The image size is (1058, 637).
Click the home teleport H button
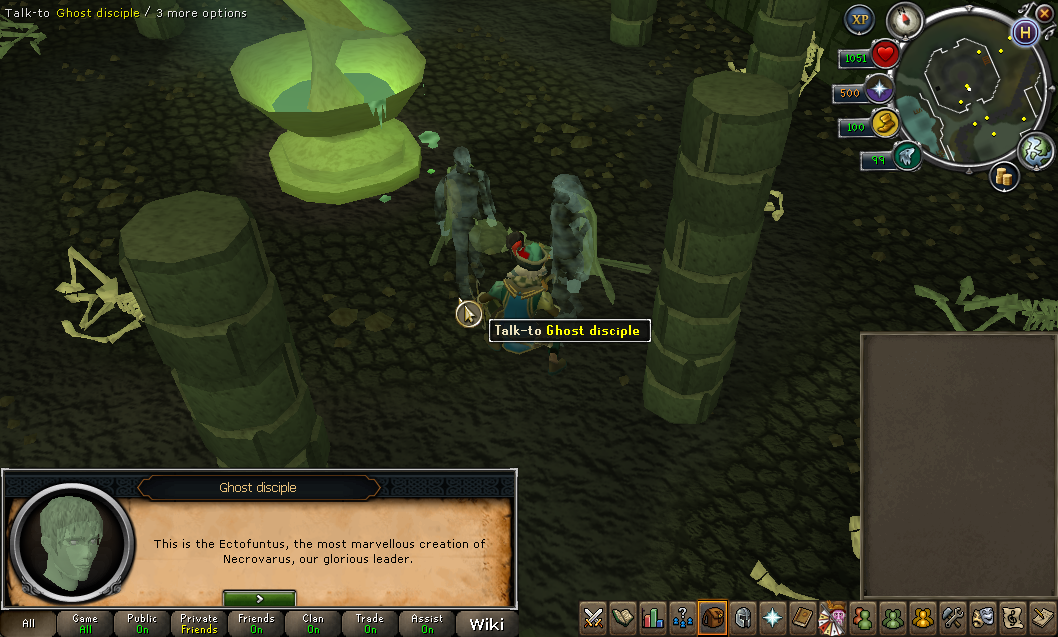tap(1024, 32)
